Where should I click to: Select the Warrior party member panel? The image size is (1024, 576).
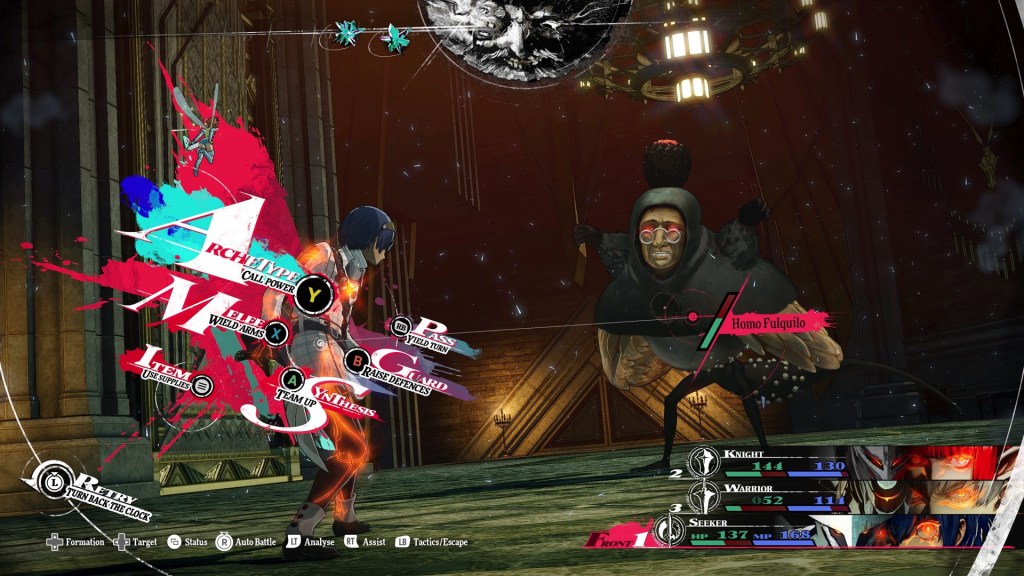850,494
